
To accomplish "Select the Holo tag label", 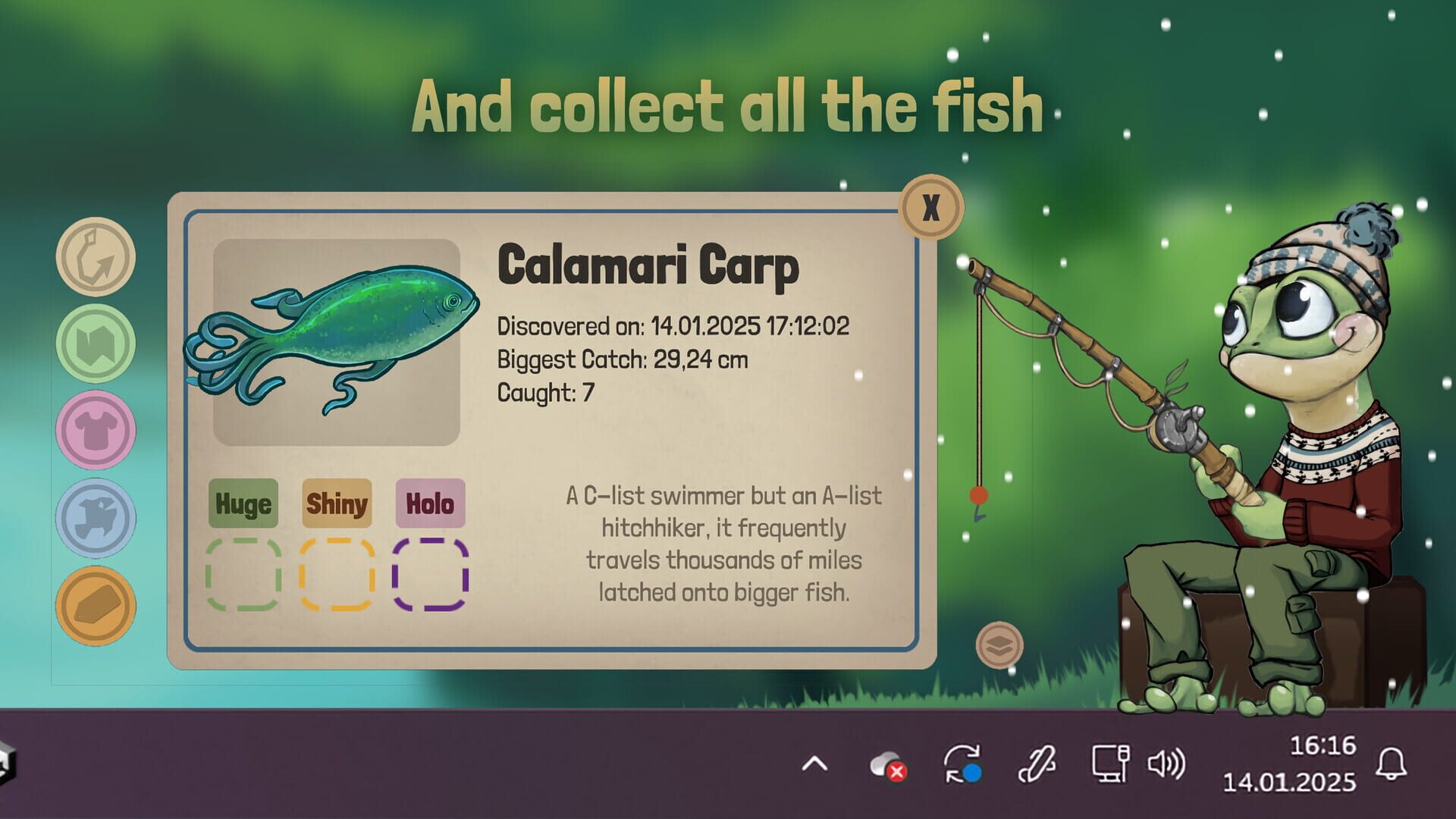I will coord(429,504).
